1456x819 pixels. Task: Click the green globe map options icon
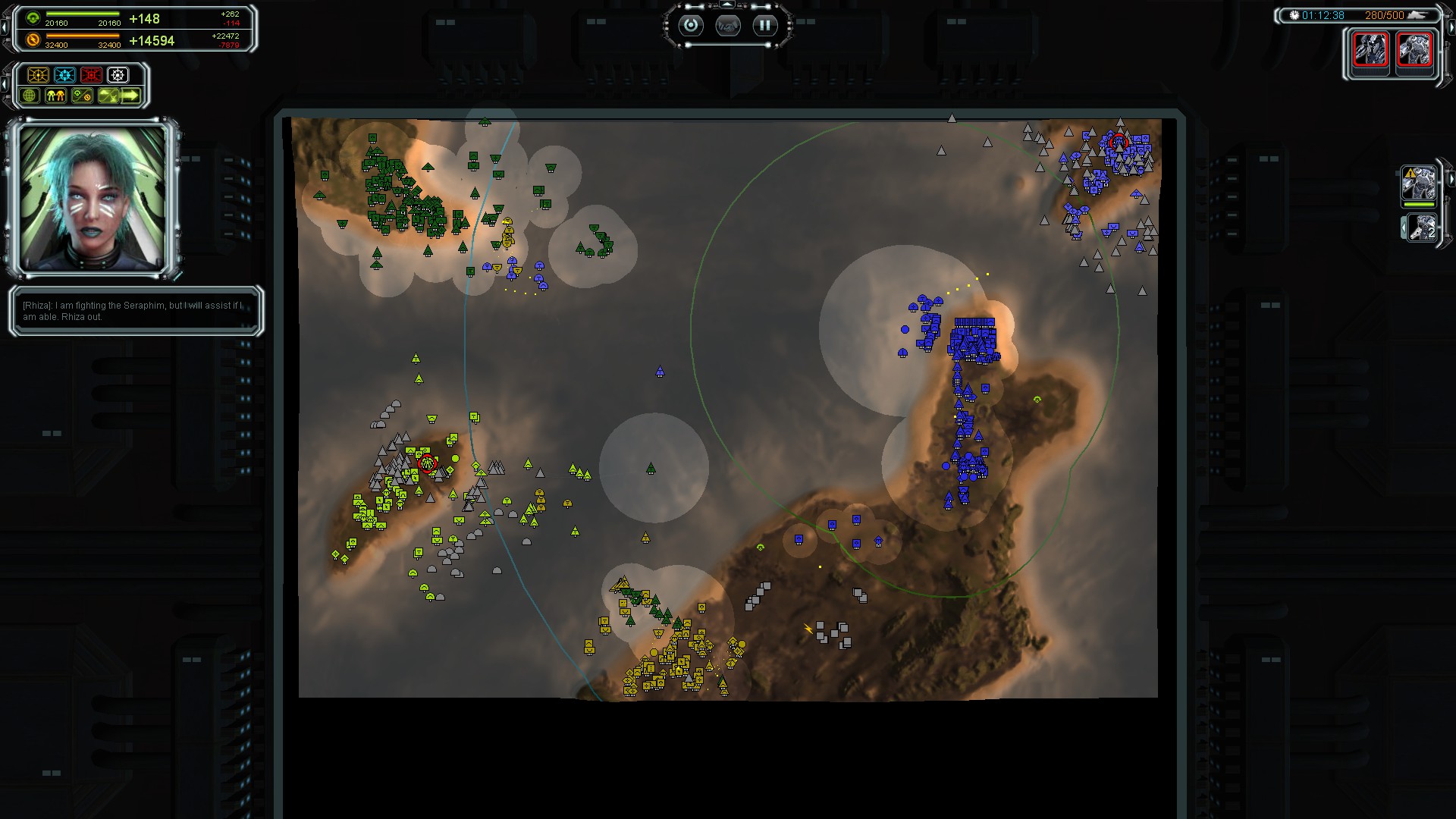click(x=30, y=96)
